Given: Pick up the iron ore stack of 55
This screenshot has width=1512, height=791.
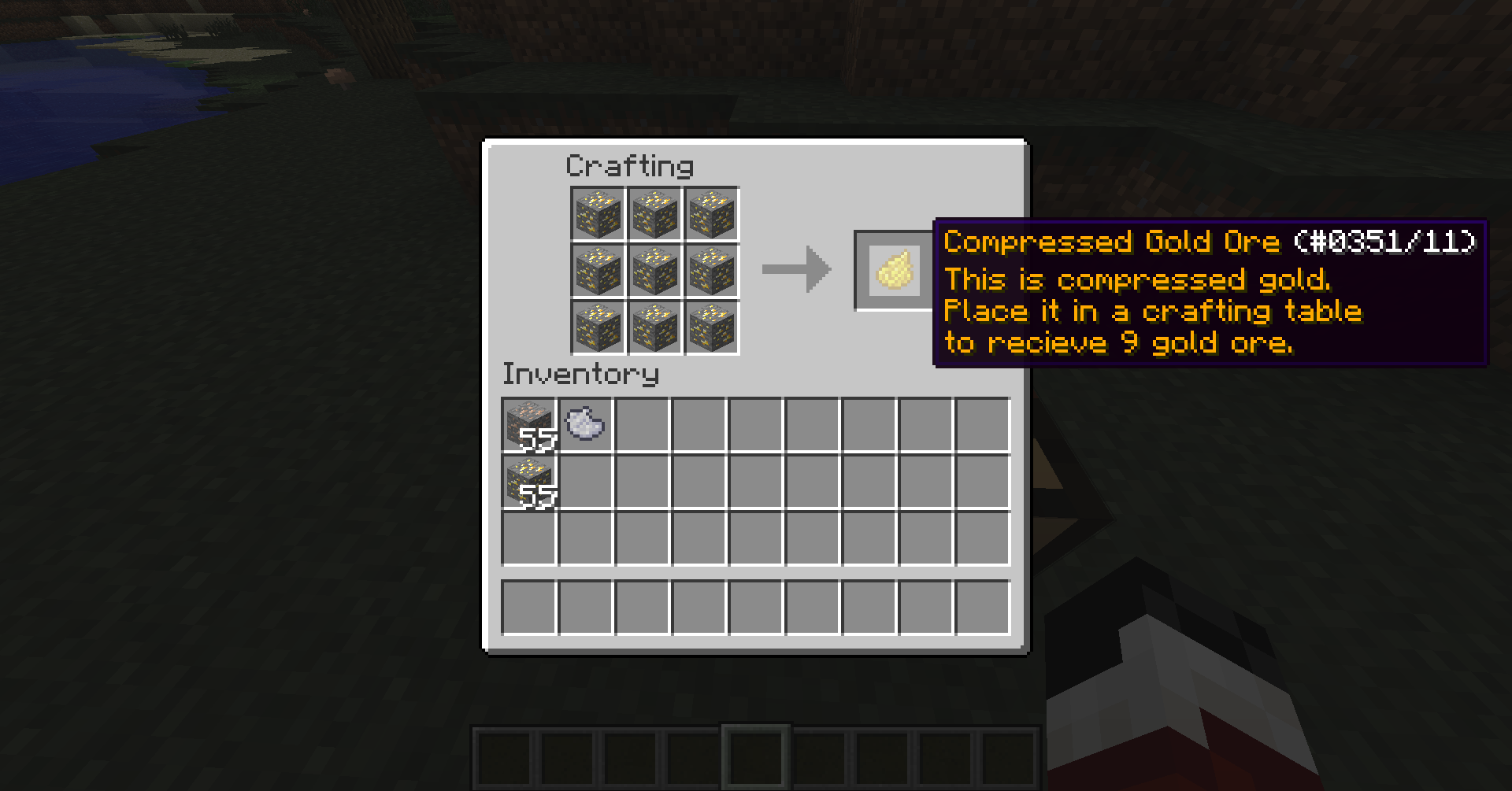Looking at the screenshot, I should pyautogui.click(x=529, y=425).
